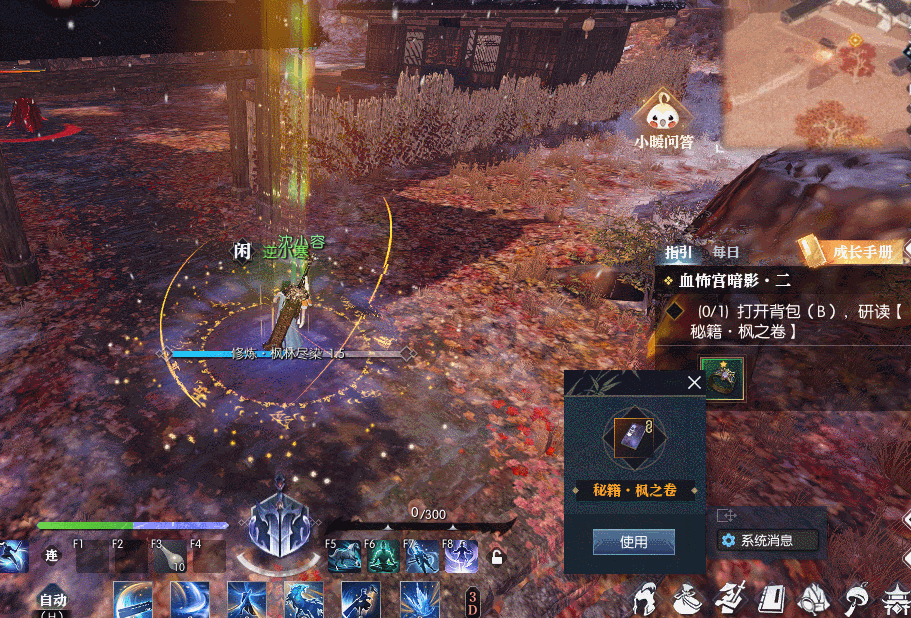Image resolution: width=911 pixels, height=618 pixels.
Task: Toggle the 自动 auto-combat button
Action: click(52, 601)
